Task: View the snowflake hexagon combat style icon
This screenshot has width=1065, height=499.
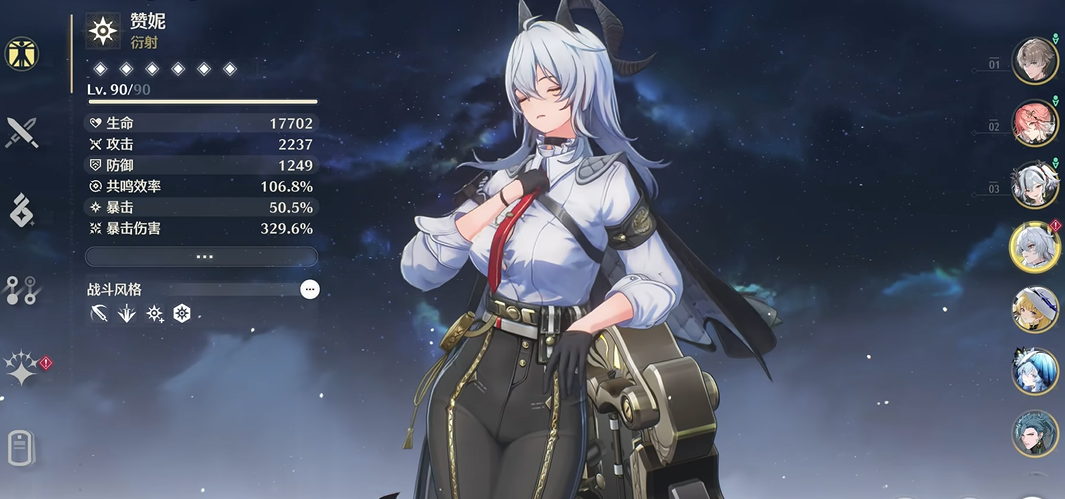Action: (182, 314)
